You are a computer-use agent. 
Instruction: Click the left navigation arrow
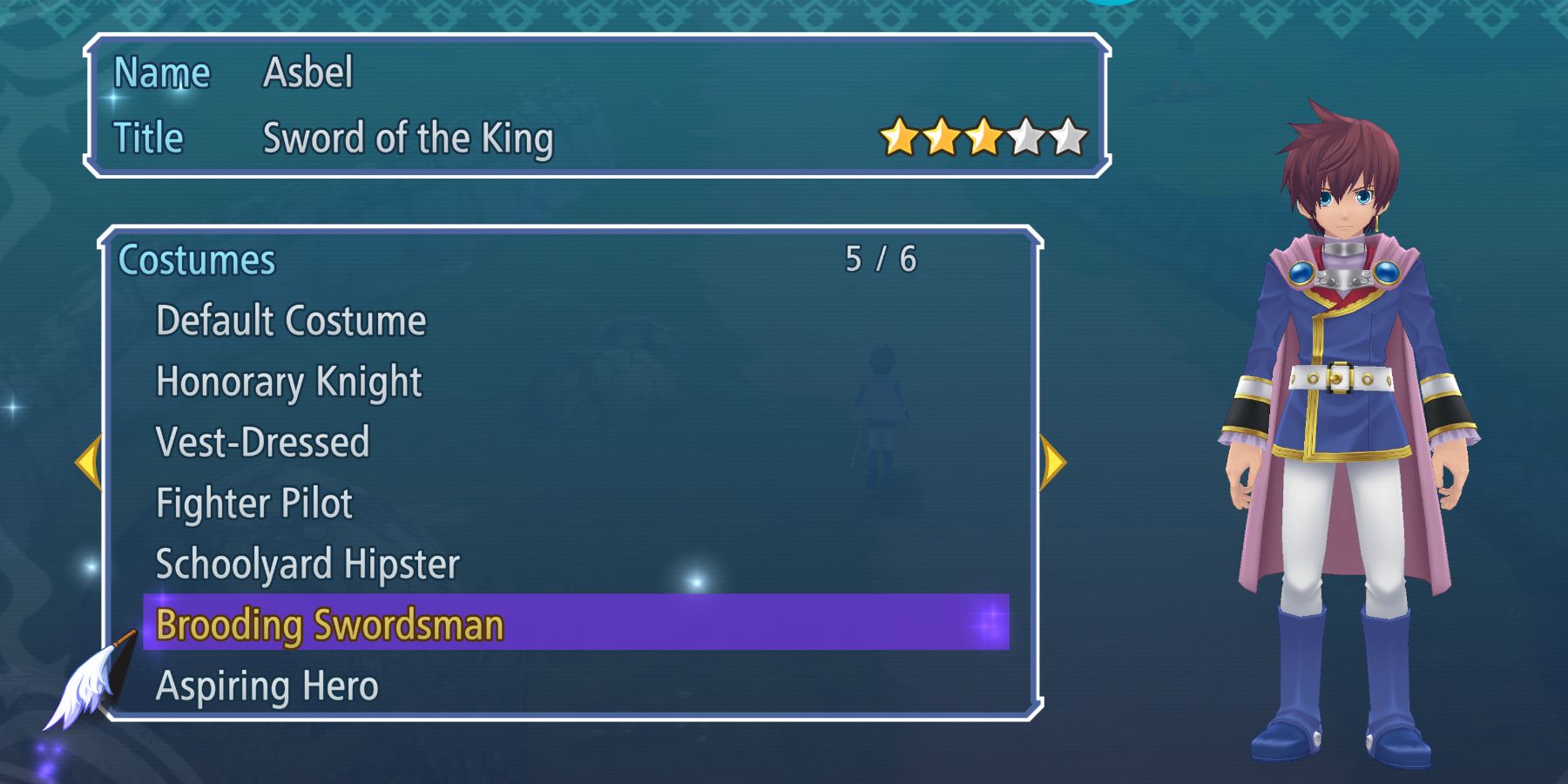point(90,462)
